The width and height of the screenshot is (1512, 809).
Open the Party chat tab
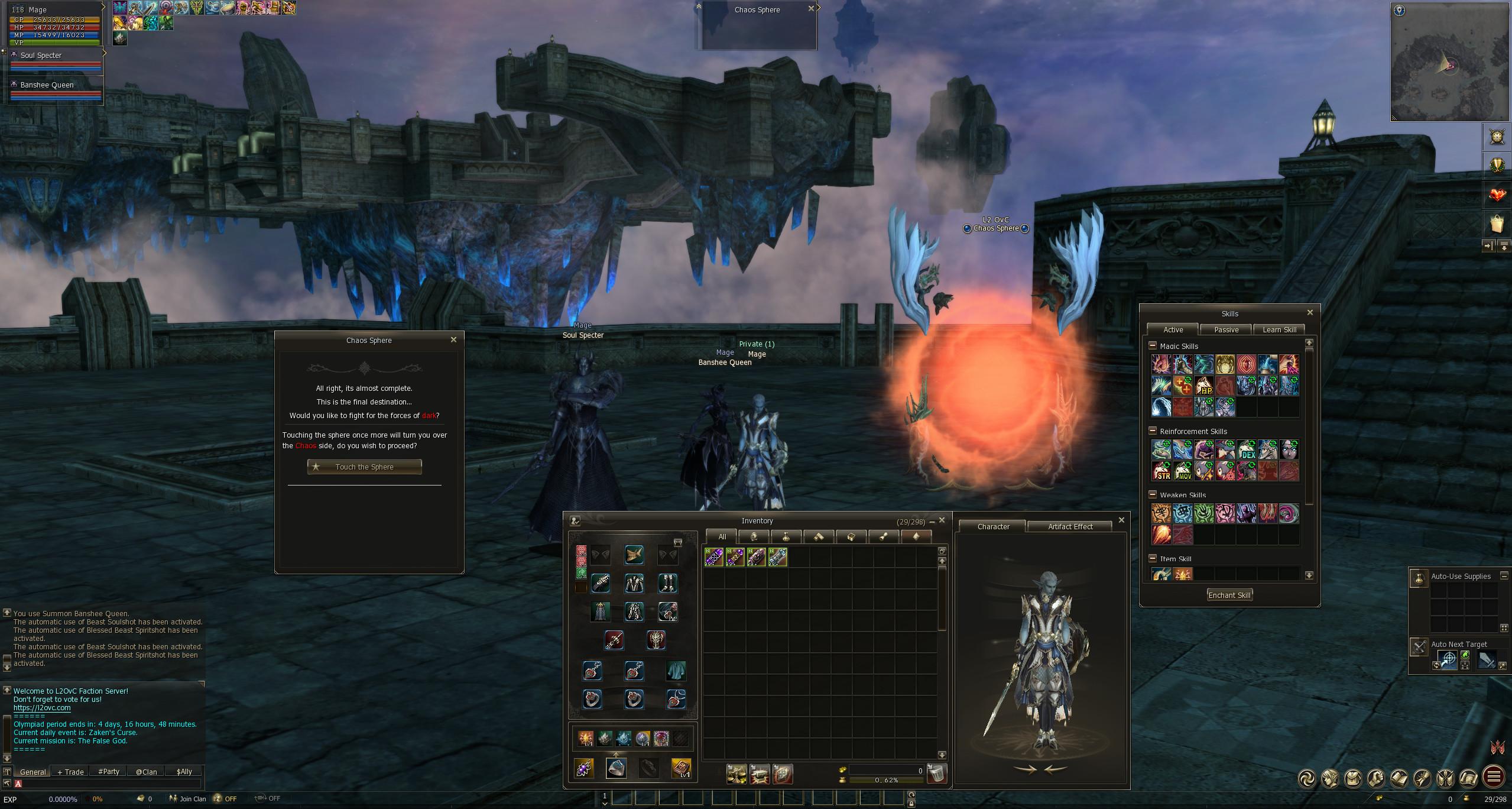click(x=109, y=772)
